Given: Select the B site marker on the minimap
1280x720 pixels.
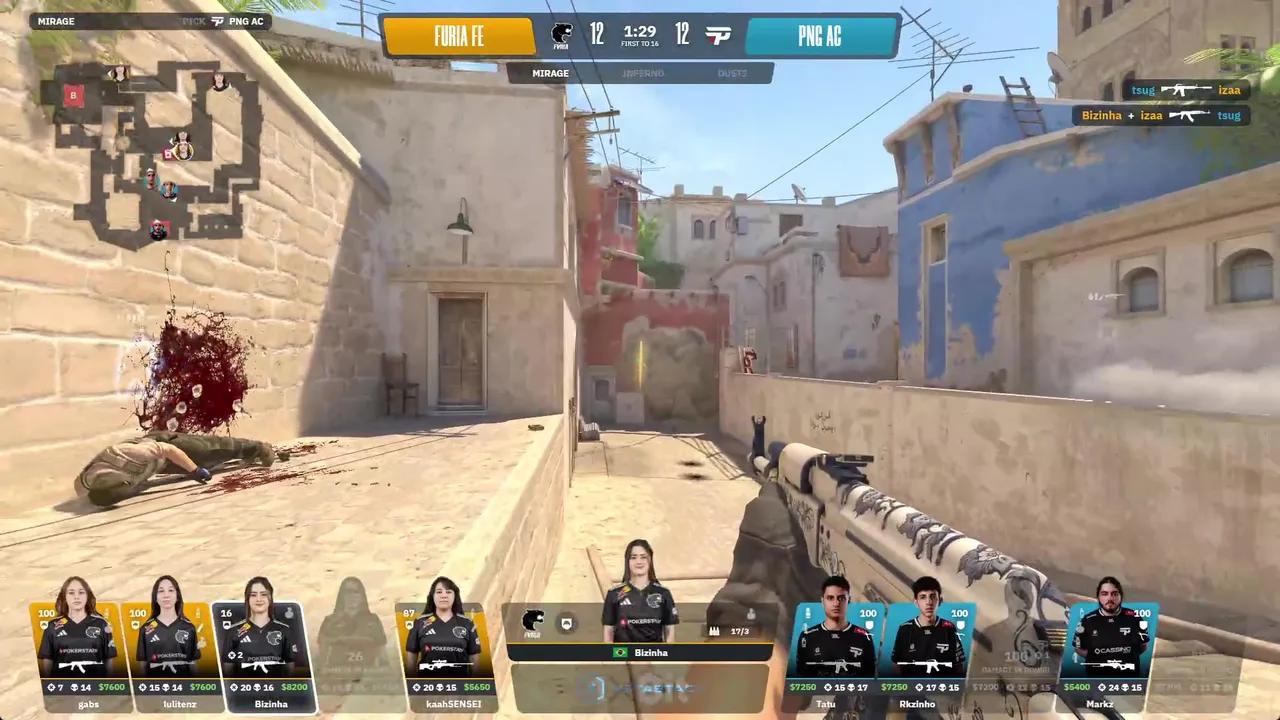Looking at the screenshot, I should (72, 95).
